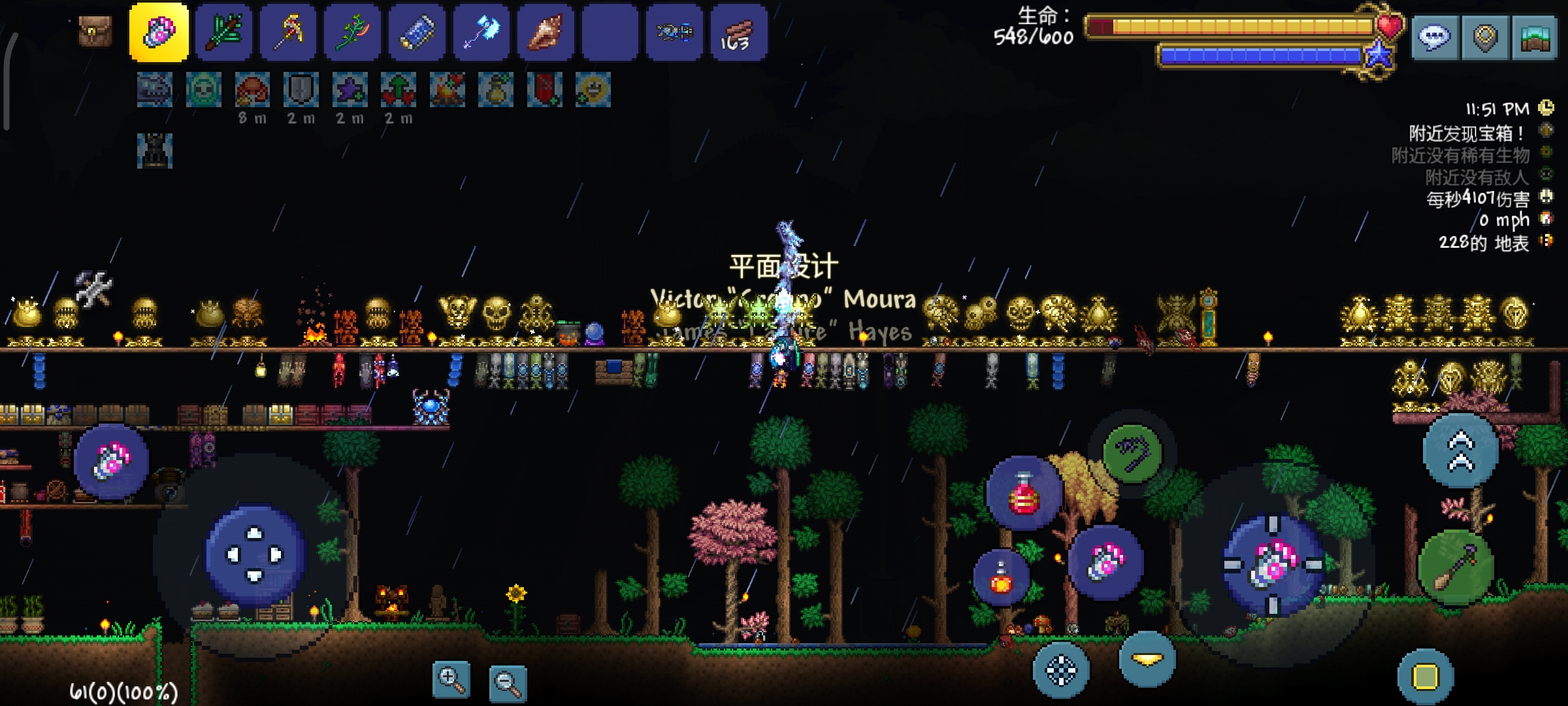Select the green vine whip slot

(x=352, y=33)
